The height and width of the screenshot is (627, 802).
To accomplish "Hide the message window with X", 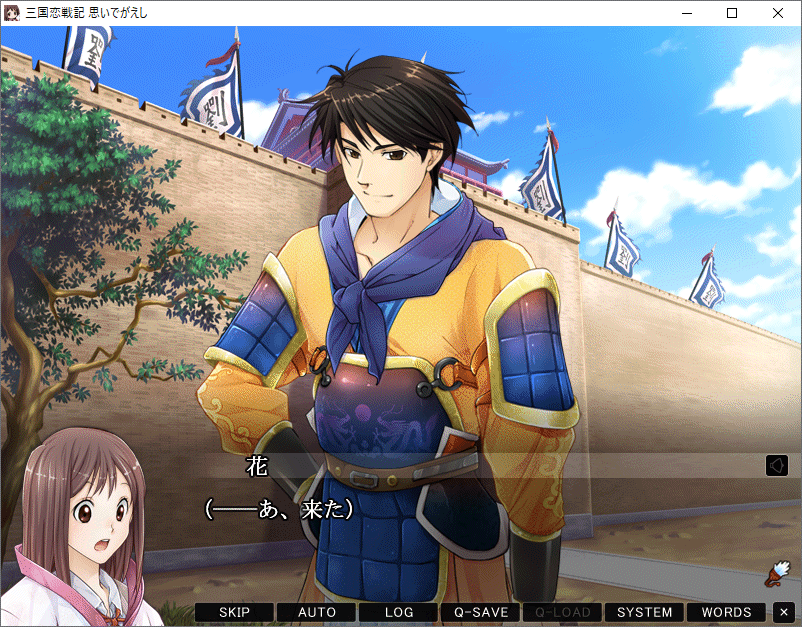I will pos(784,612).
